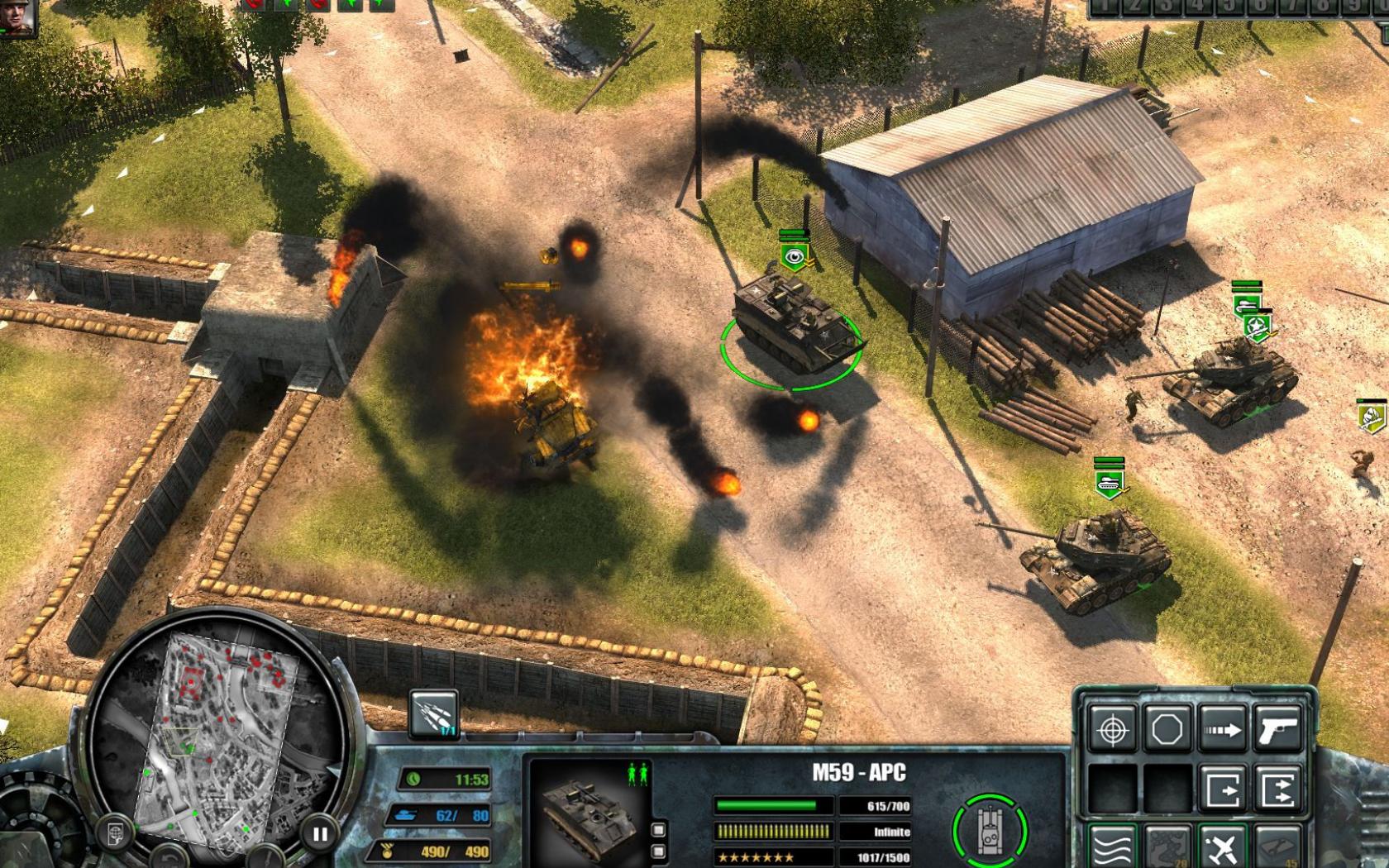Click the tank icon next to the 62/80 counter
The width and height of the screenshot is (1389, 868).
tap(407, 814)
